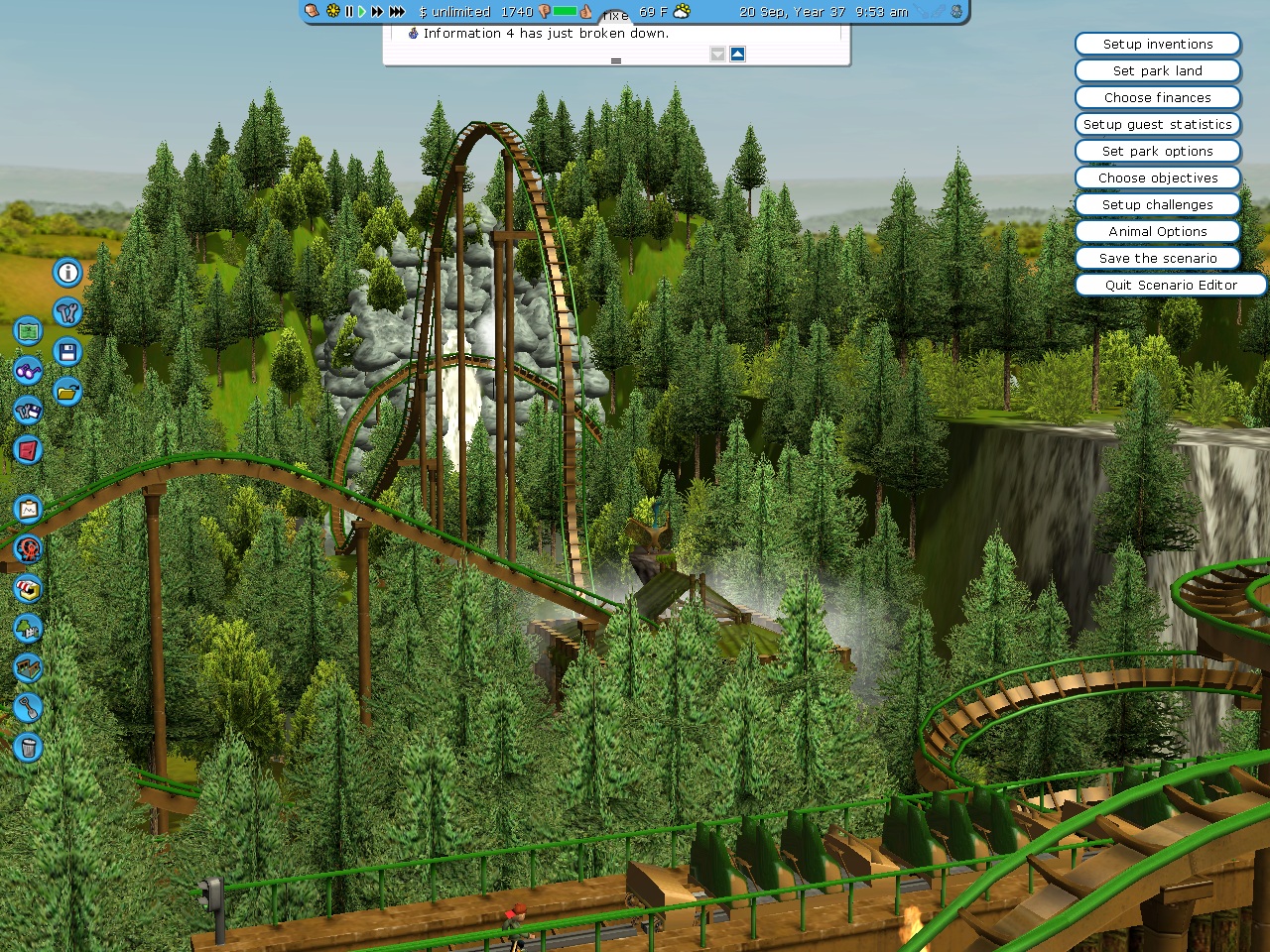Activate the trash can delete tool
The width and height of the screenshot is (1270, 952).
click(28, 747)
